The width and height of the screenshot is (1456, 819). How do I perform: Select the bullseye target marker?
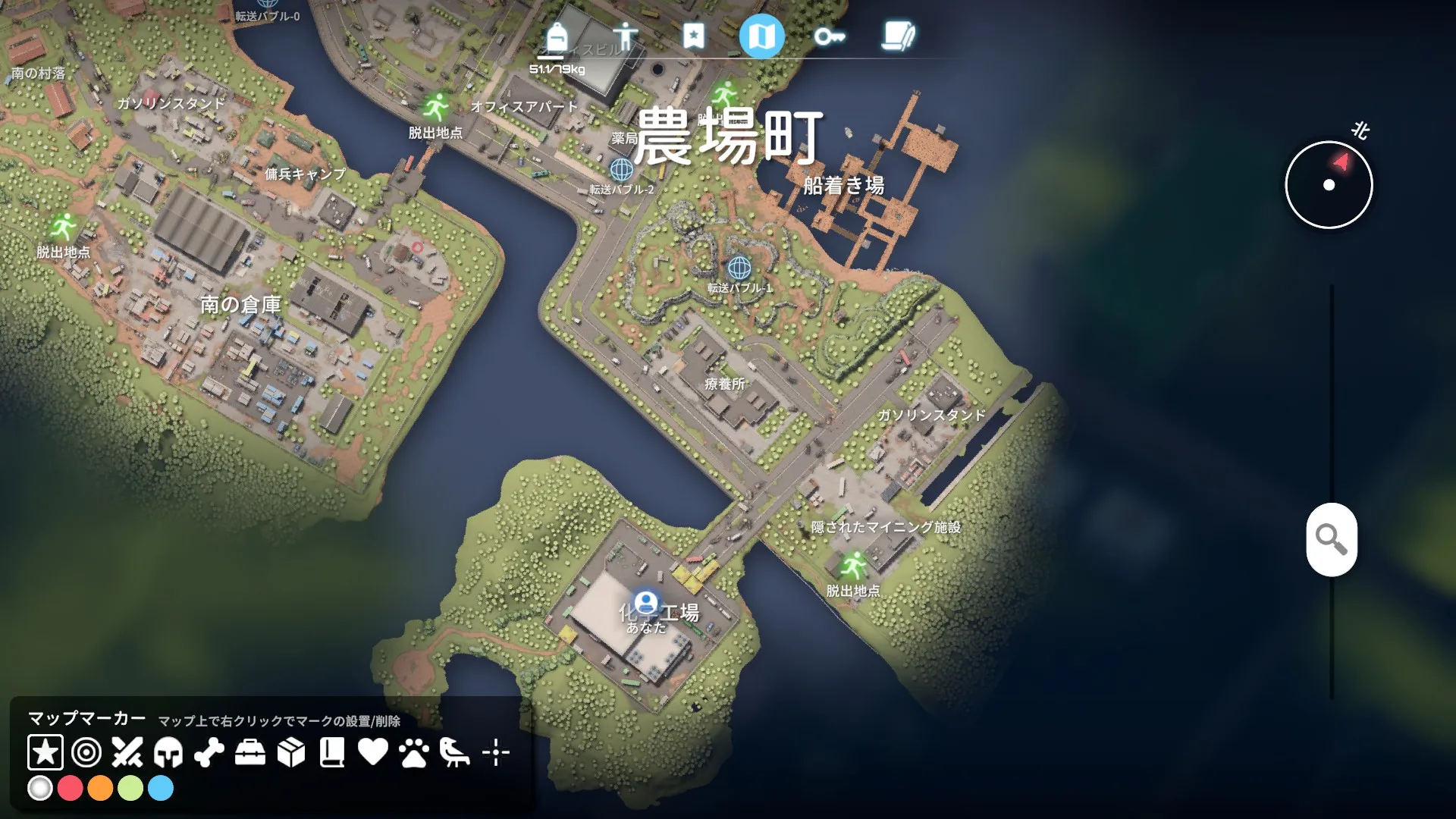86,752
